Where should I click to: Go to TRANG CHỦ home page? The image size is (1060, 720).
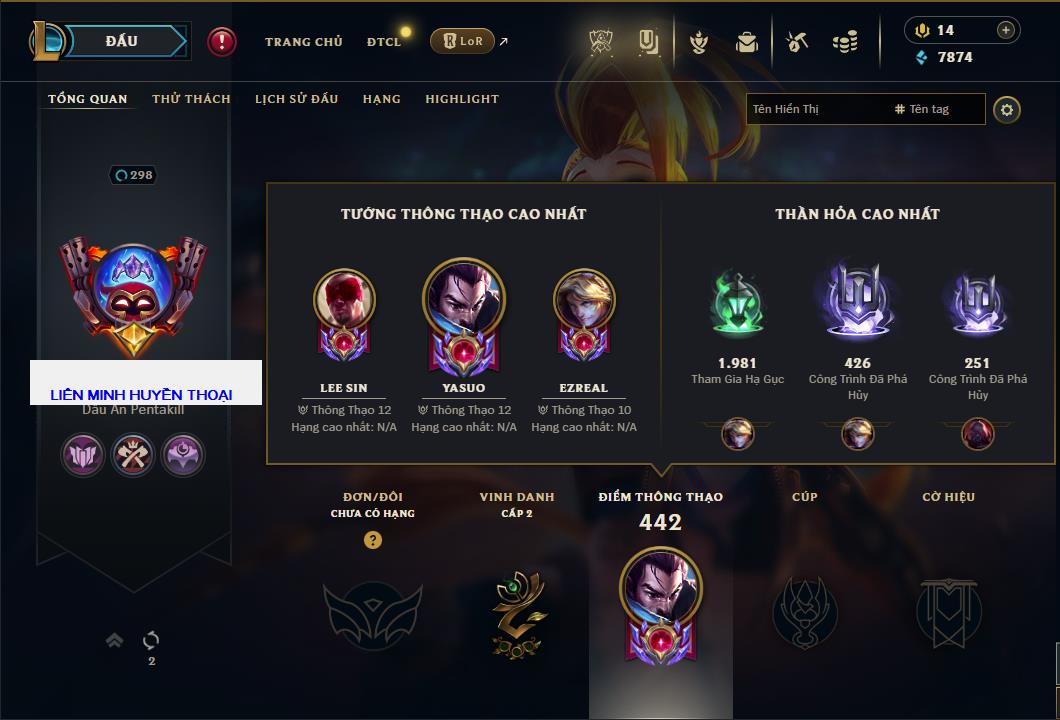click(303, 42)
